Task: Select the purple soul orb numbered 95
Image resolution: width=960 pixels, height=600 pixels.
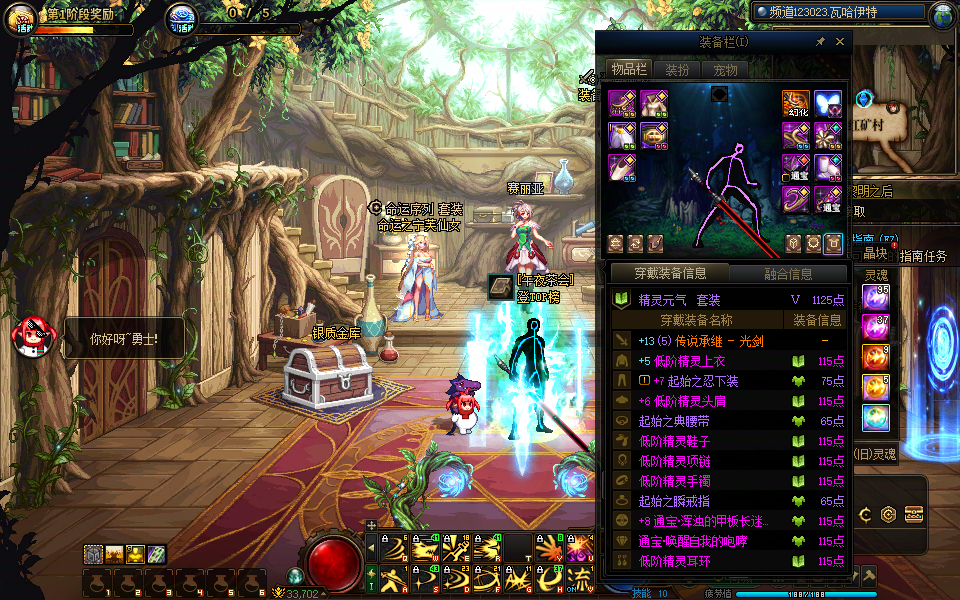Action: click(877, 297)
